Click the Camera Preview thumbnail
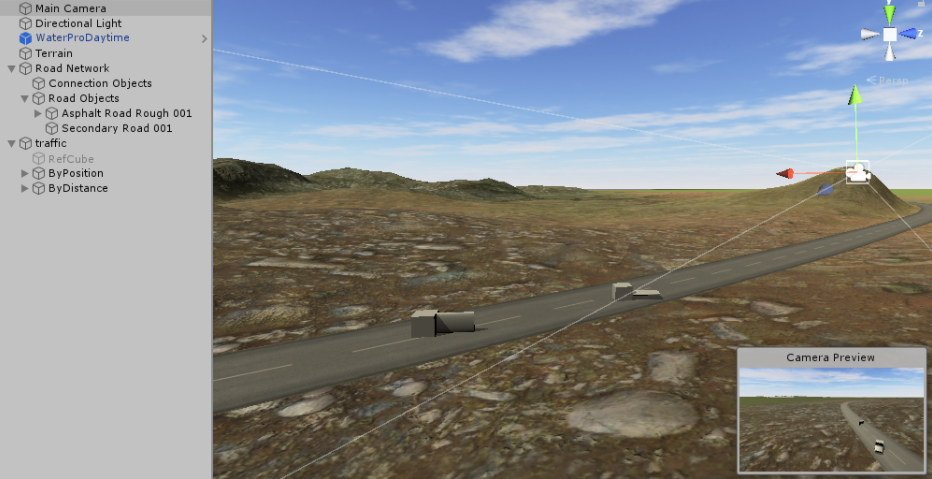 [x=831, y=420]
